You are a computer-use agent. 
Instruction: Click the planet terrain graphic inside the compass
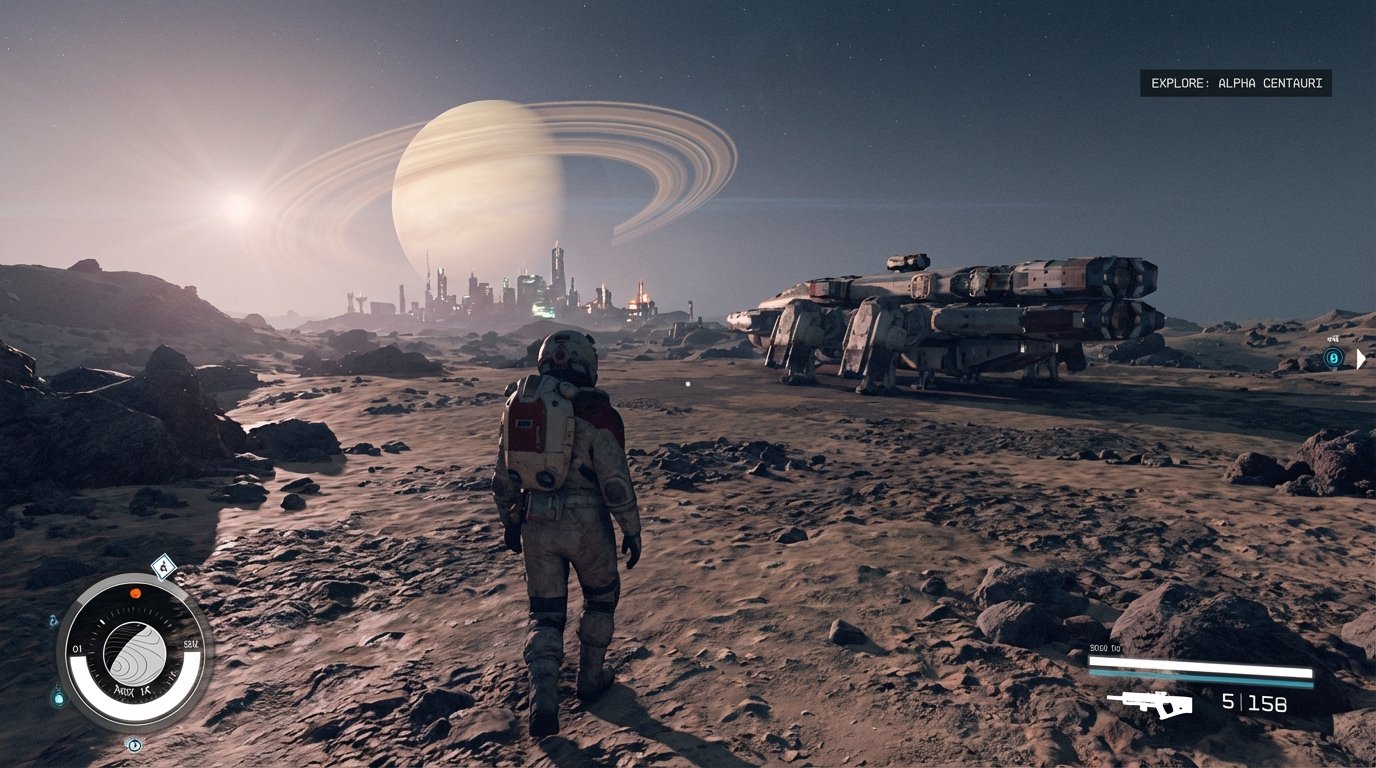(x=133, y=651)
